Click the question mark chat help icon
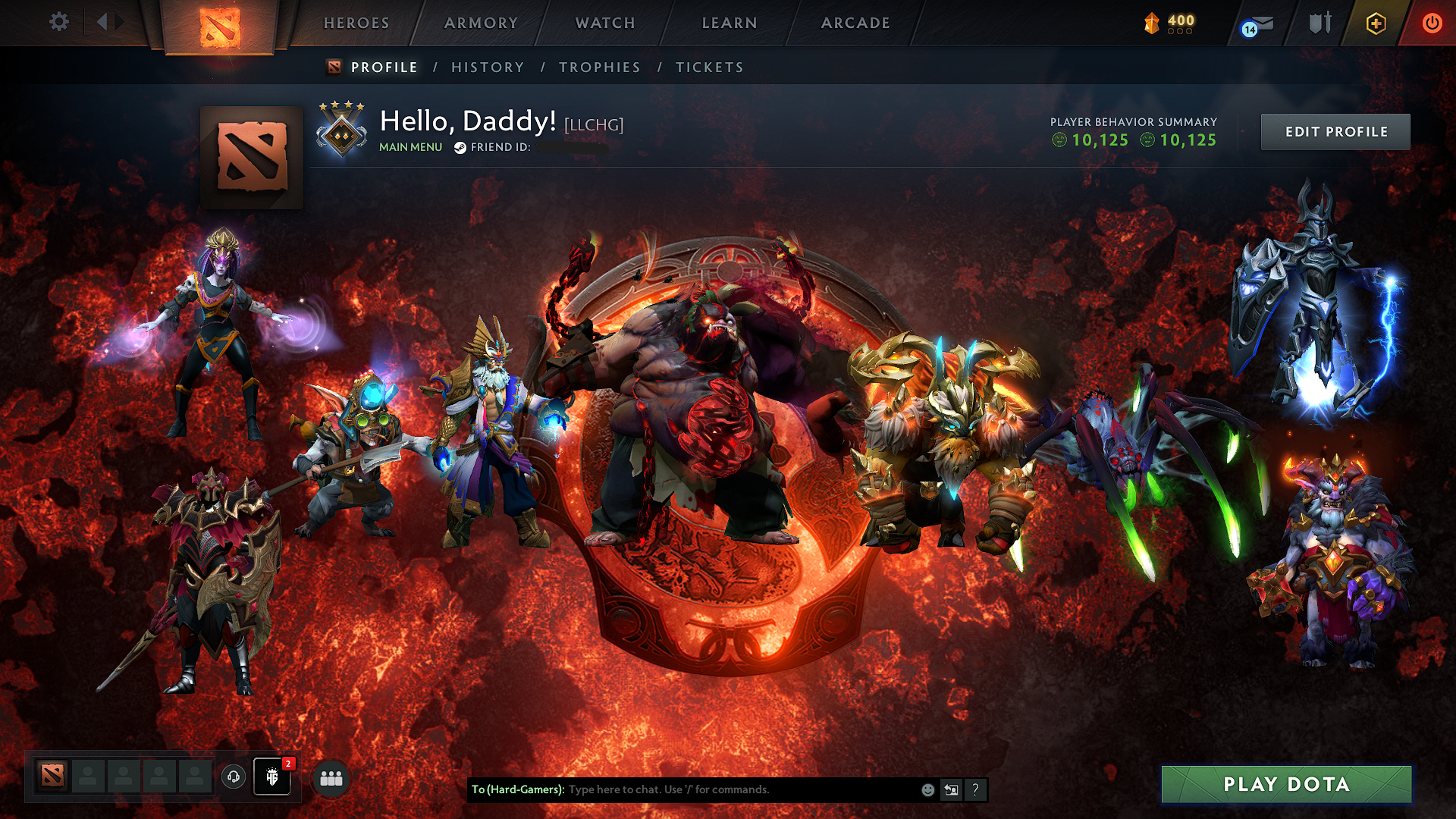Screen dimensions: 1456x819 pyautogui.click(x=975, y=789)
